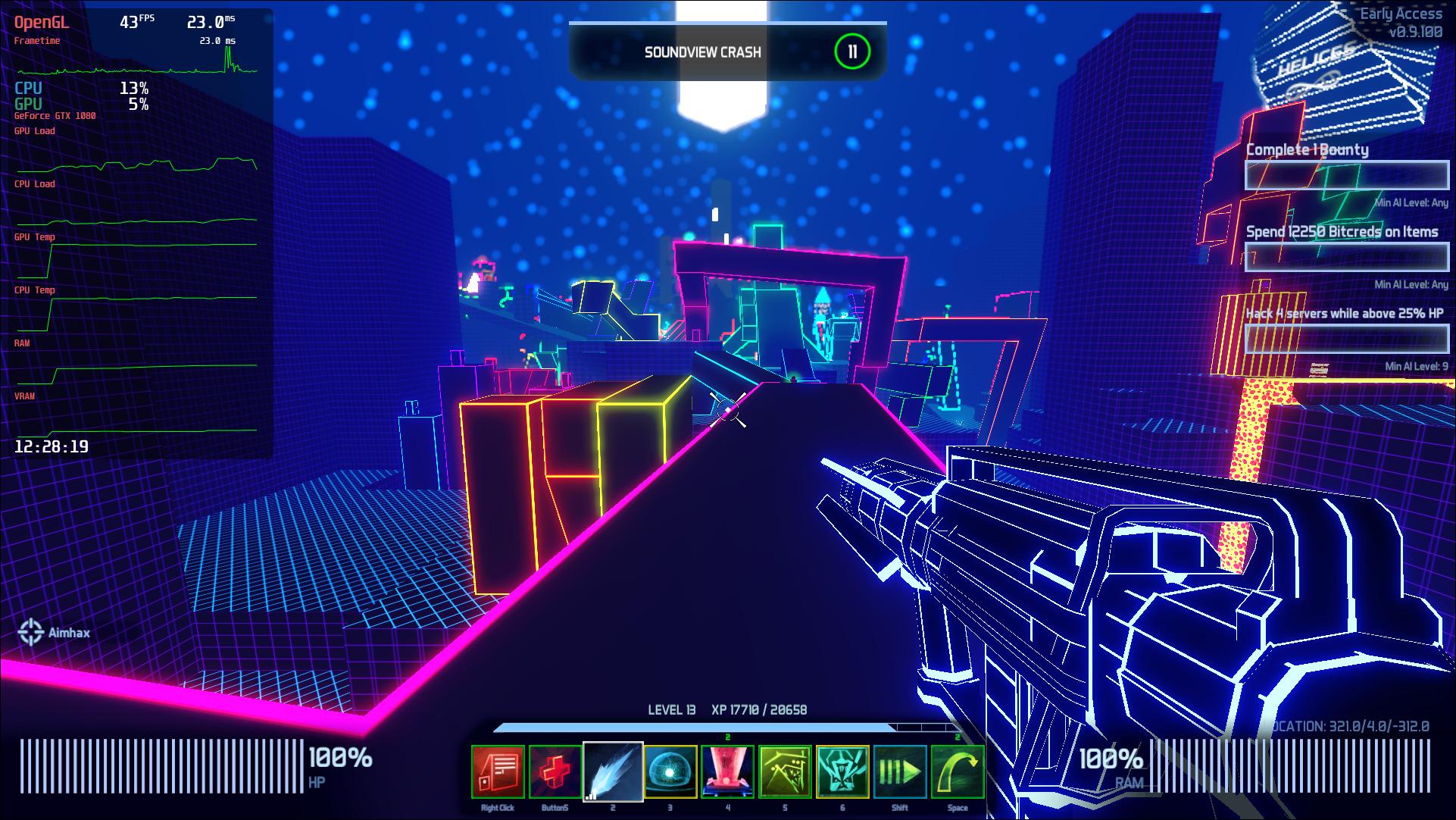
Task: Use the curved arrow jump ability
Action: (958, 771)
